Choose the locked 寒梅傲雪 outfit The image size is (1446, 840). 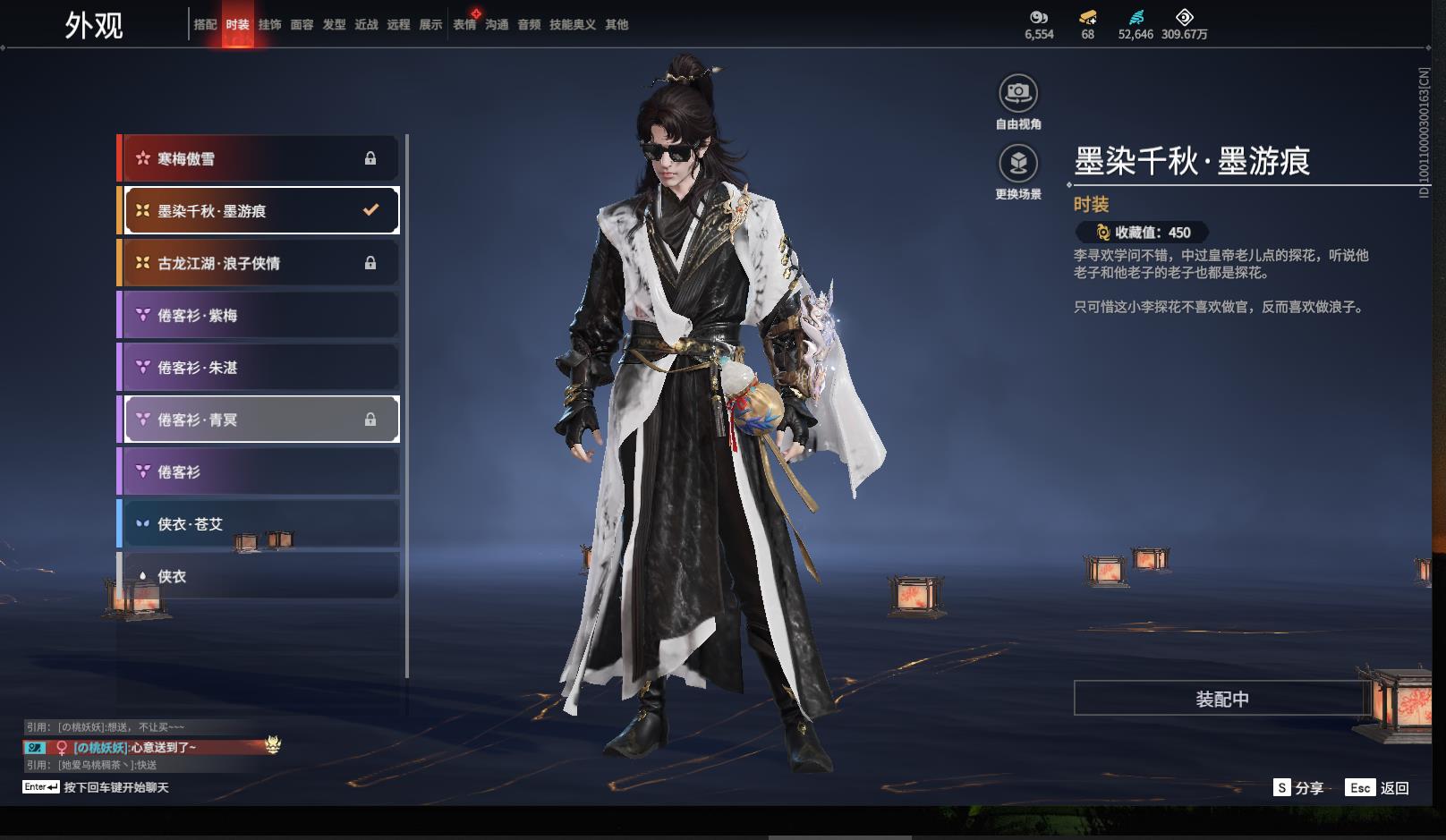click(259, 158)
